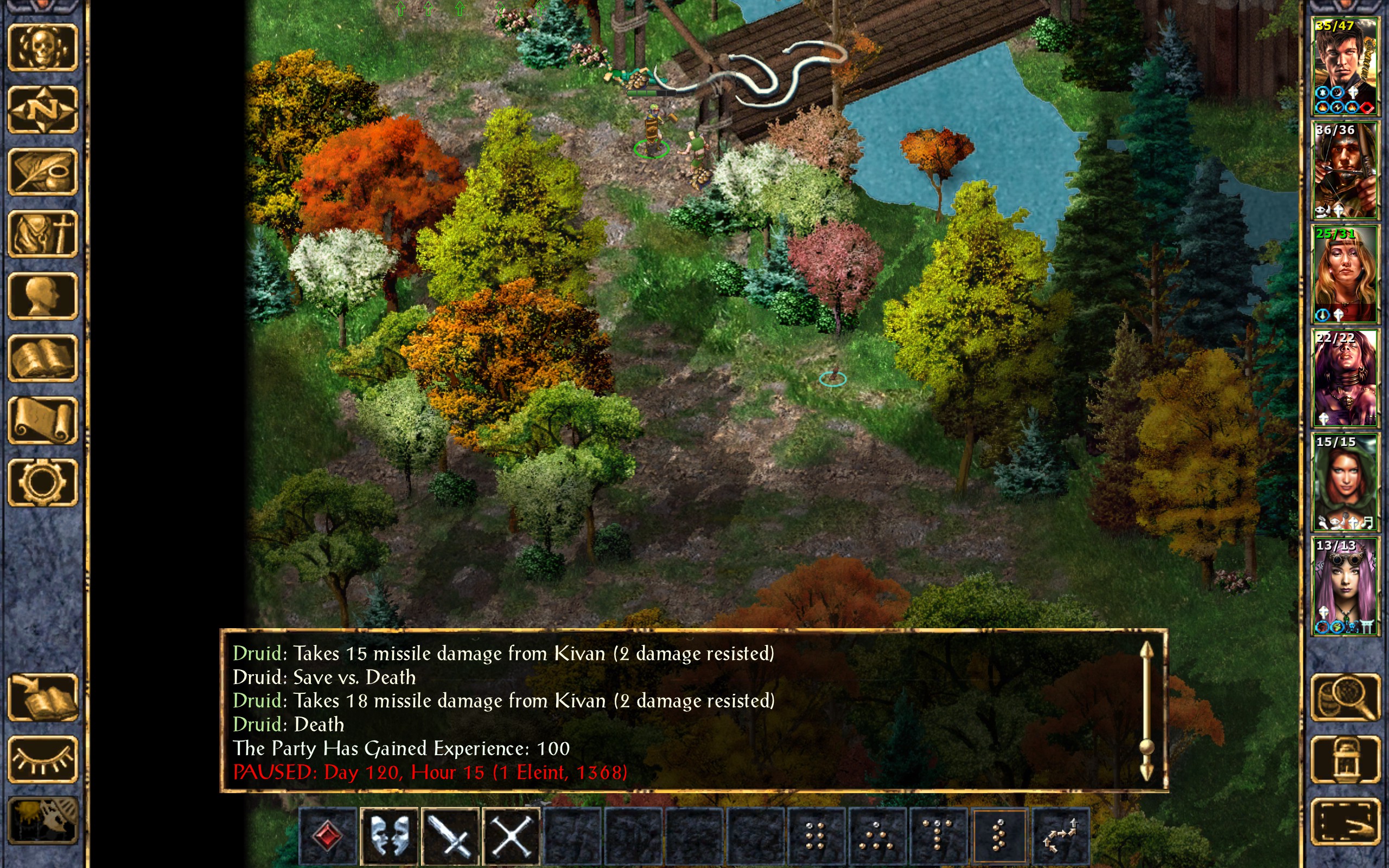Open the priest scroll from the parchment icon
The width and height of the screenshot is (1389, 868).
click(42, 420)
